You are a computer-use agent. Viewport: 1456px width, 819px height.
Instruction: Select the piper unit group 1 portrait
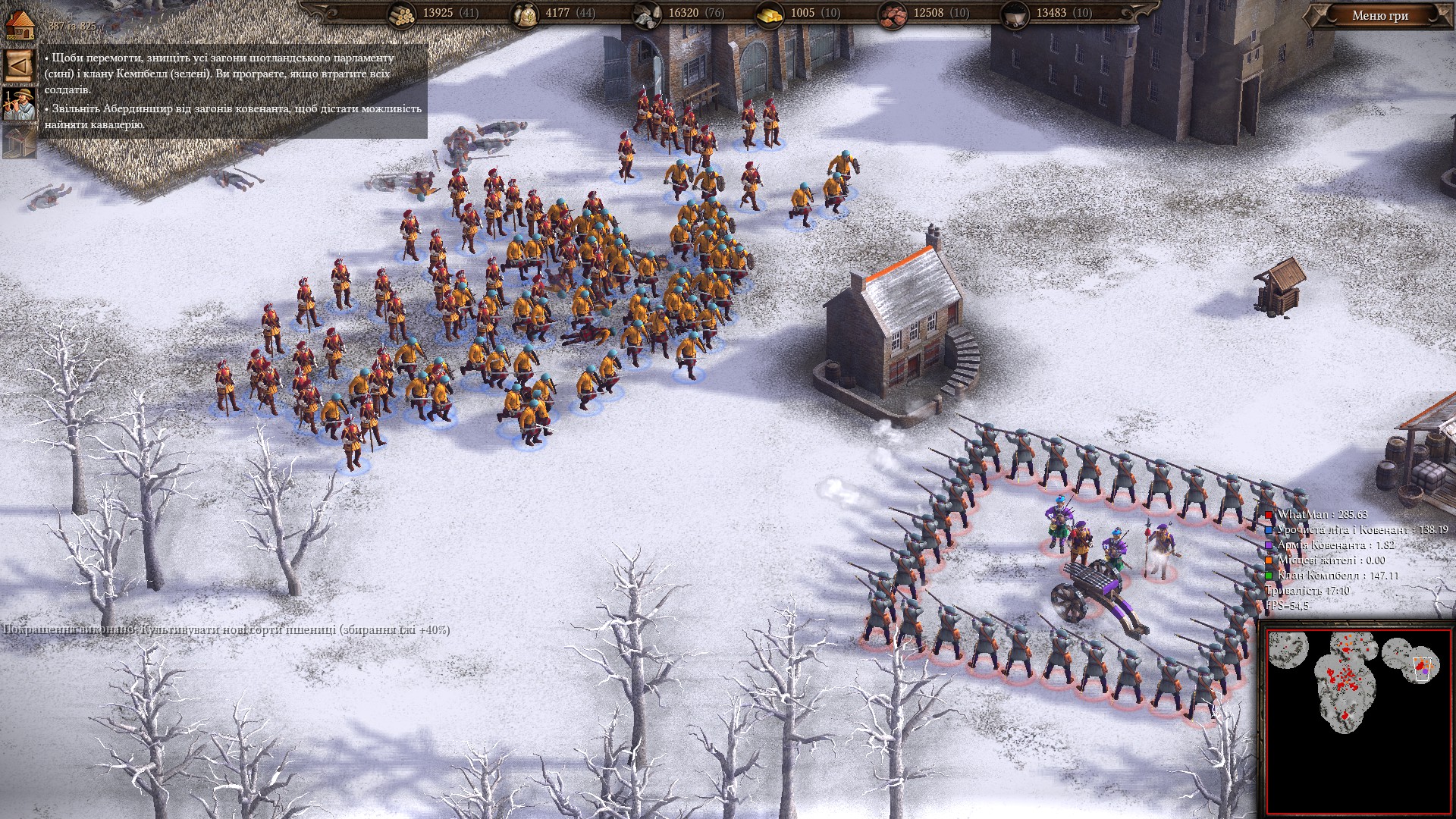coord(18,105)
